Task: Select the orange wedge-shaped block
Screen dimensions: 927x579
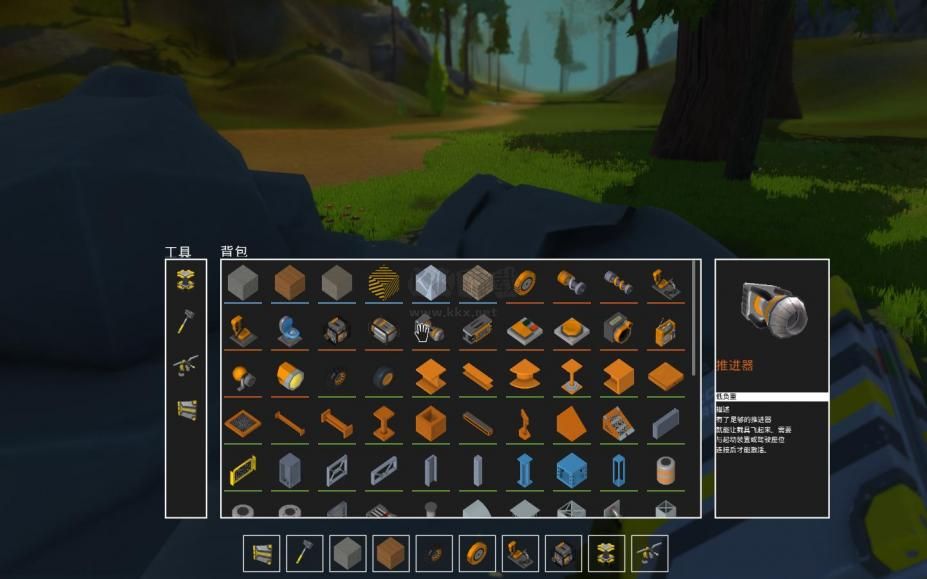Action: click(x=571, y=422)
